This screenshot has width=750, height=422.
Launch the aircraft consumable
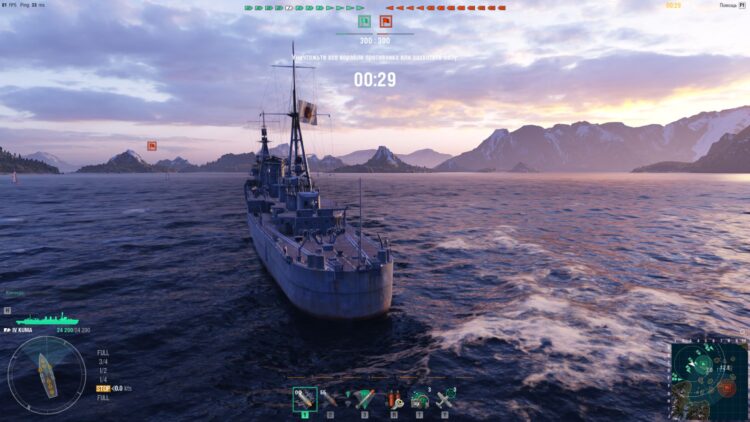[x=446, y=399]
